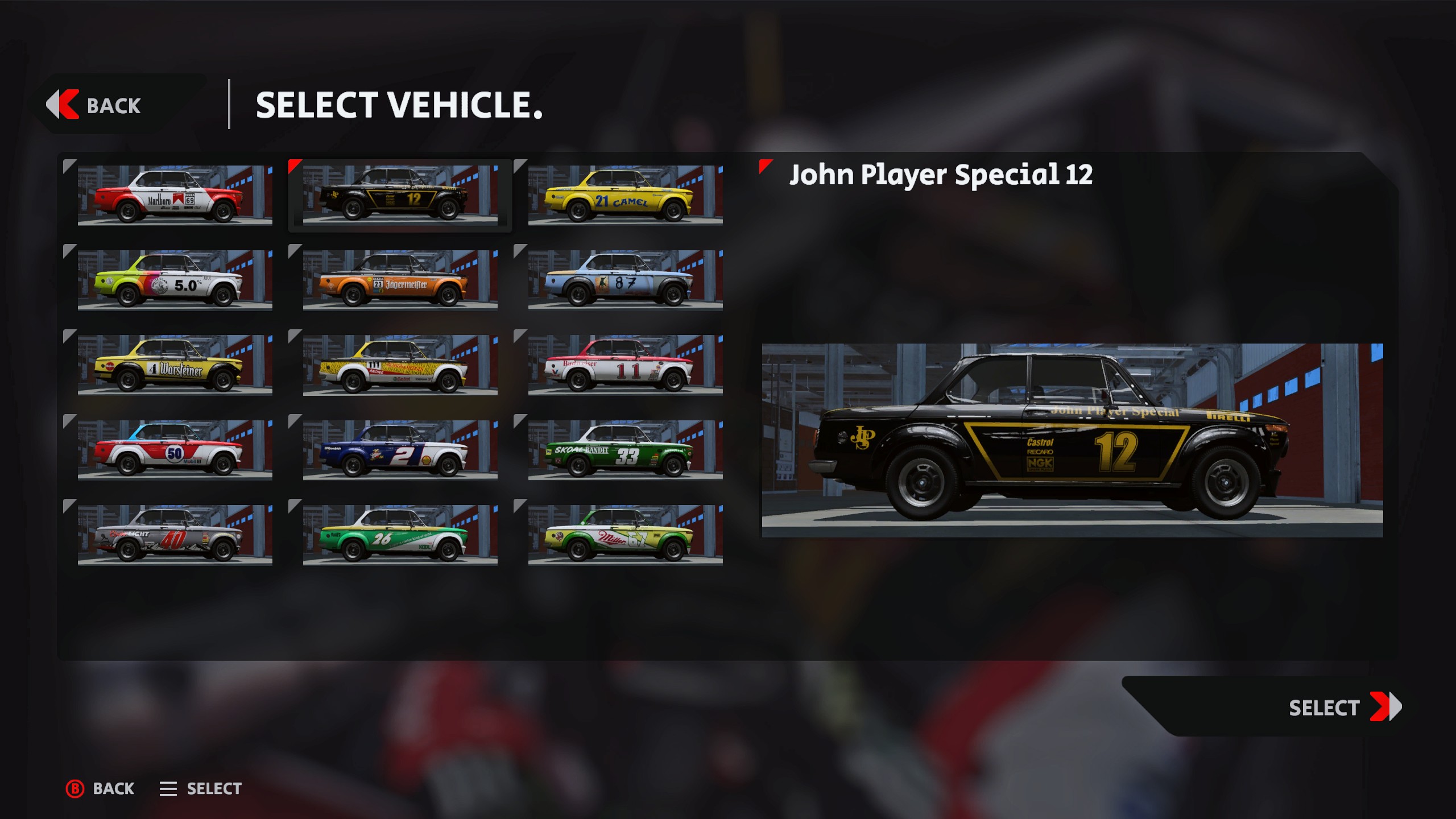The width and height of the screenshot is (1456, 819).
Task: Choose the Marlboro 69 livery
Action: pyautogui.click(x=175, y=196)
